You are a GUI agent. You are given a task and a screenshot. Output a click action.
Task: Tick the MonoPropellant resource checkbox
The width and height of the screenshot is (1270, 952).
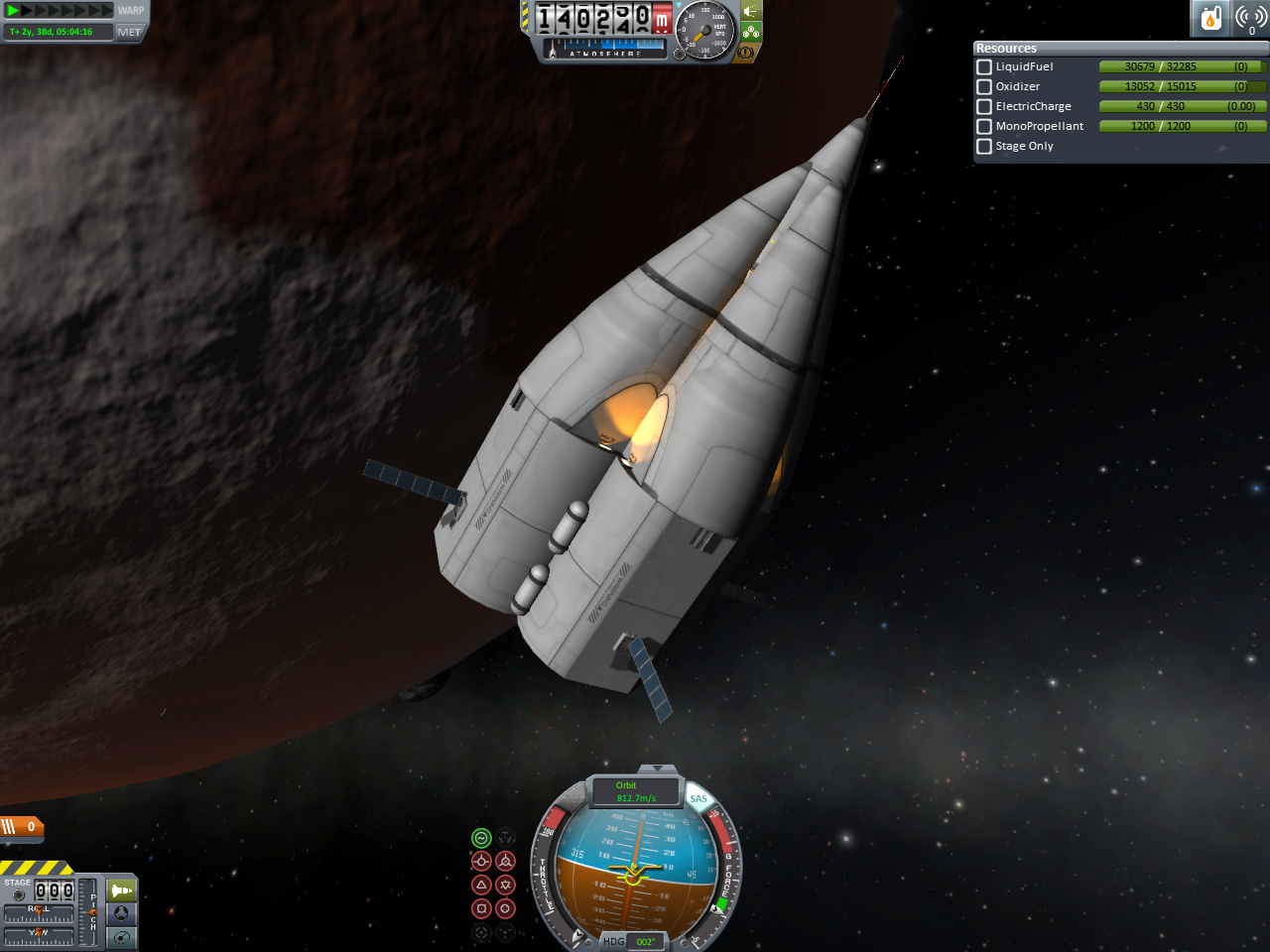click(984, 127)
